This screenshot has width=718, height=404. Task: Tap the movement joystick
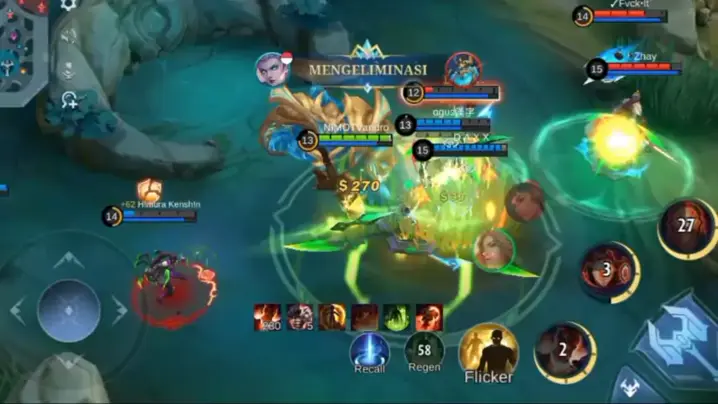tap(68, 310)
